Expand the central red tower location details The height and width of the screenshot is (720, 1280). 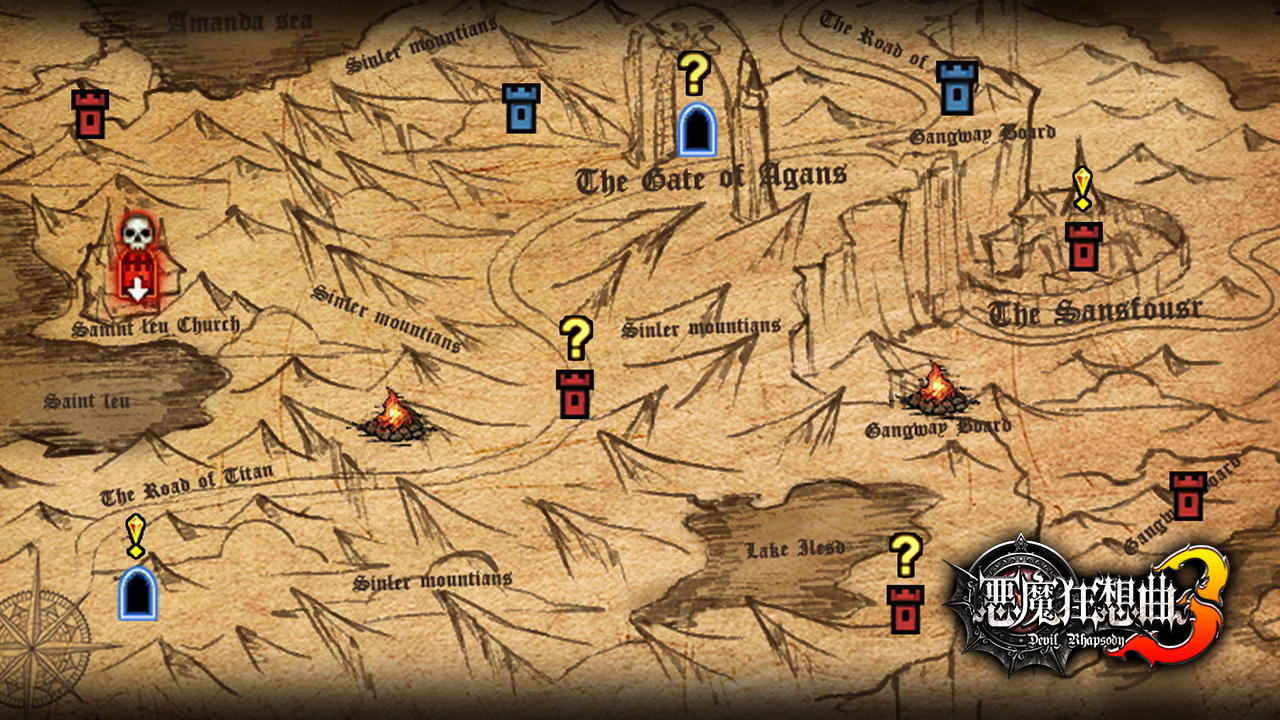(573, 392)
